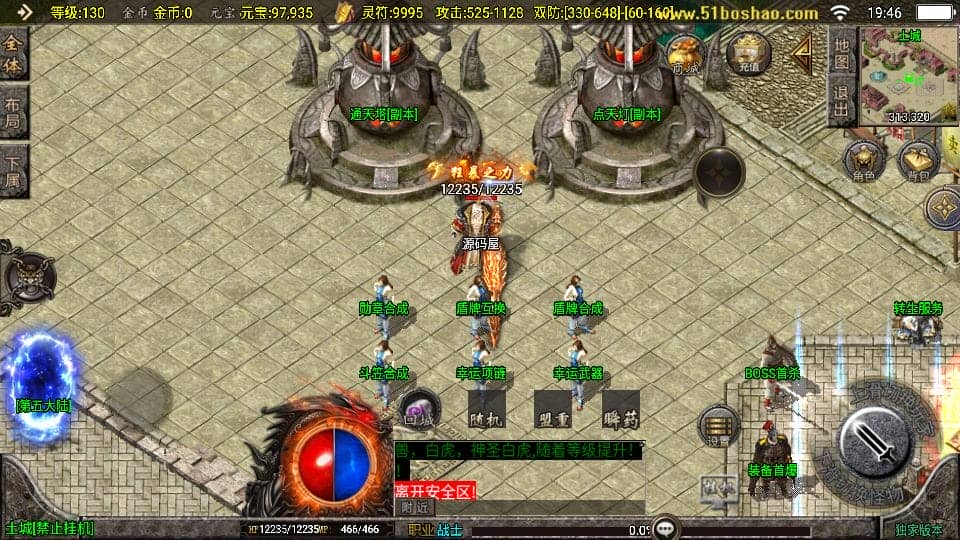Open the 土城 minimap
The image size is (960, 540).
tap(908, 76)
